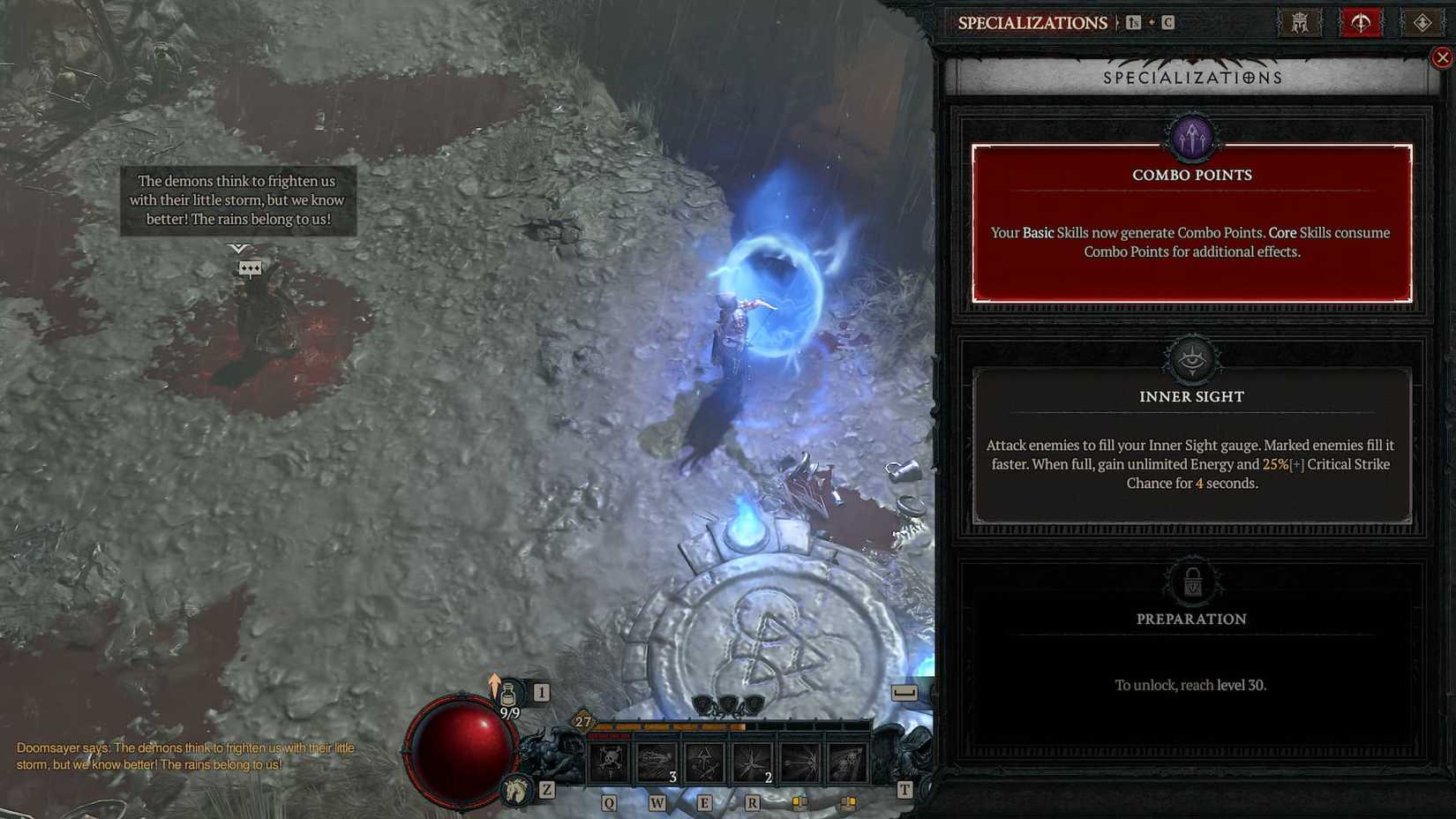The height and width of the screenshot is (819, 1456).
Task: Switch to the helmet class tab
Action: point(1299,22)
